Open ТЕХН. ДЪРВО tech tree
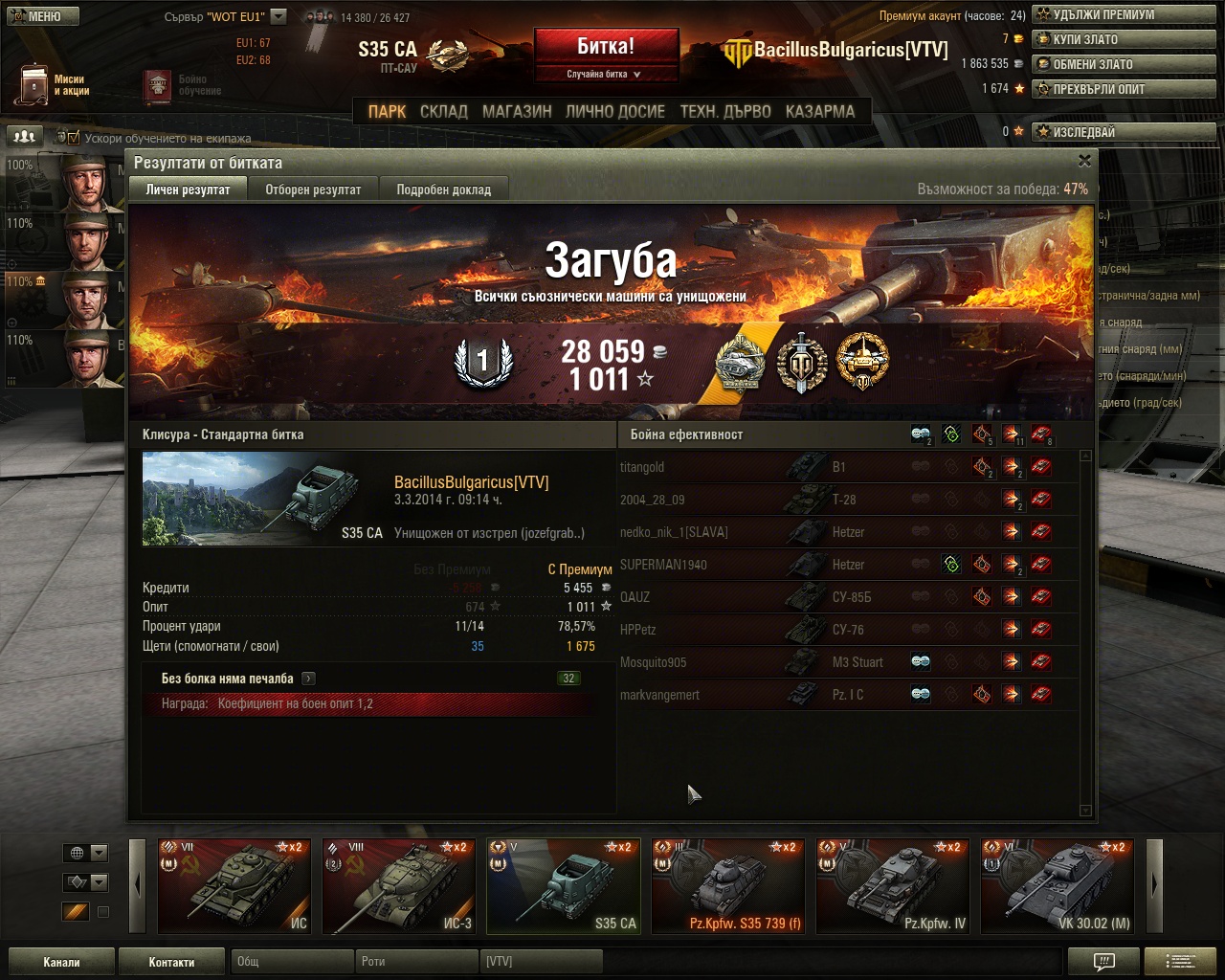The width and height of the screenshot is (1225, 980). (x=724, y=111)
